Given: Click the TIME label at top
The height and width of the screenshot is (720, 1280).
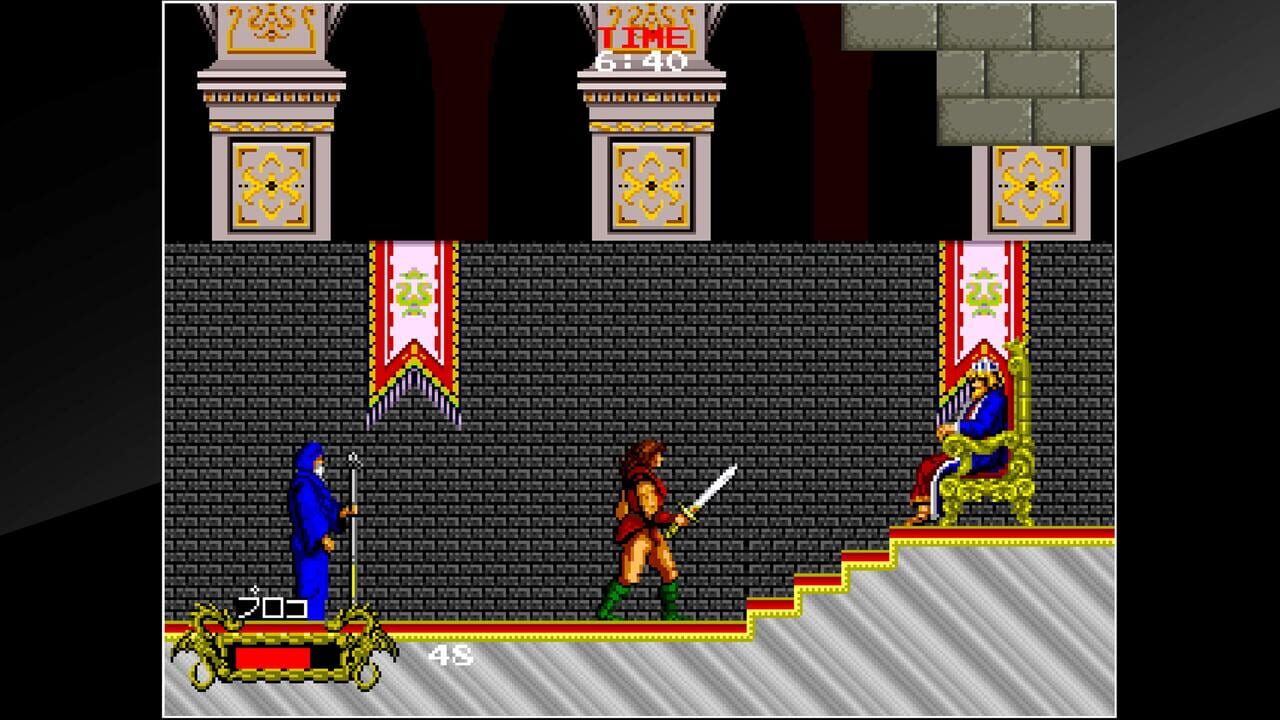Looking at the screenshot, I should coord(640,35).
